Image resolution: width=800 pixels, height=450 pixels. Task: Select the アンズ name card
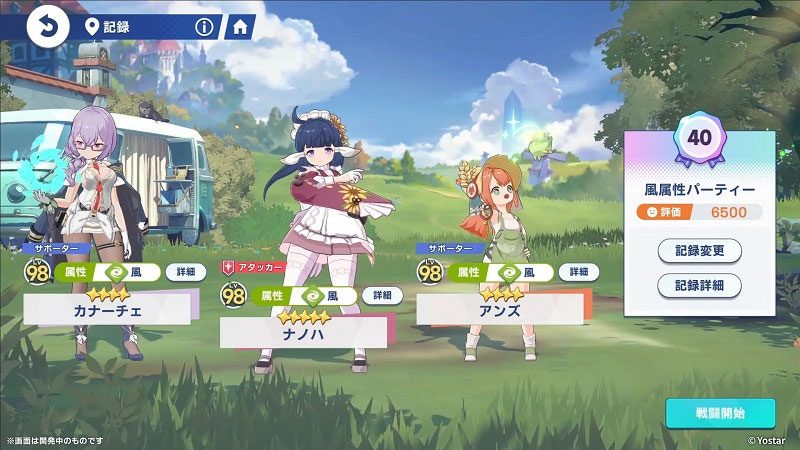[x=499, y=310]
